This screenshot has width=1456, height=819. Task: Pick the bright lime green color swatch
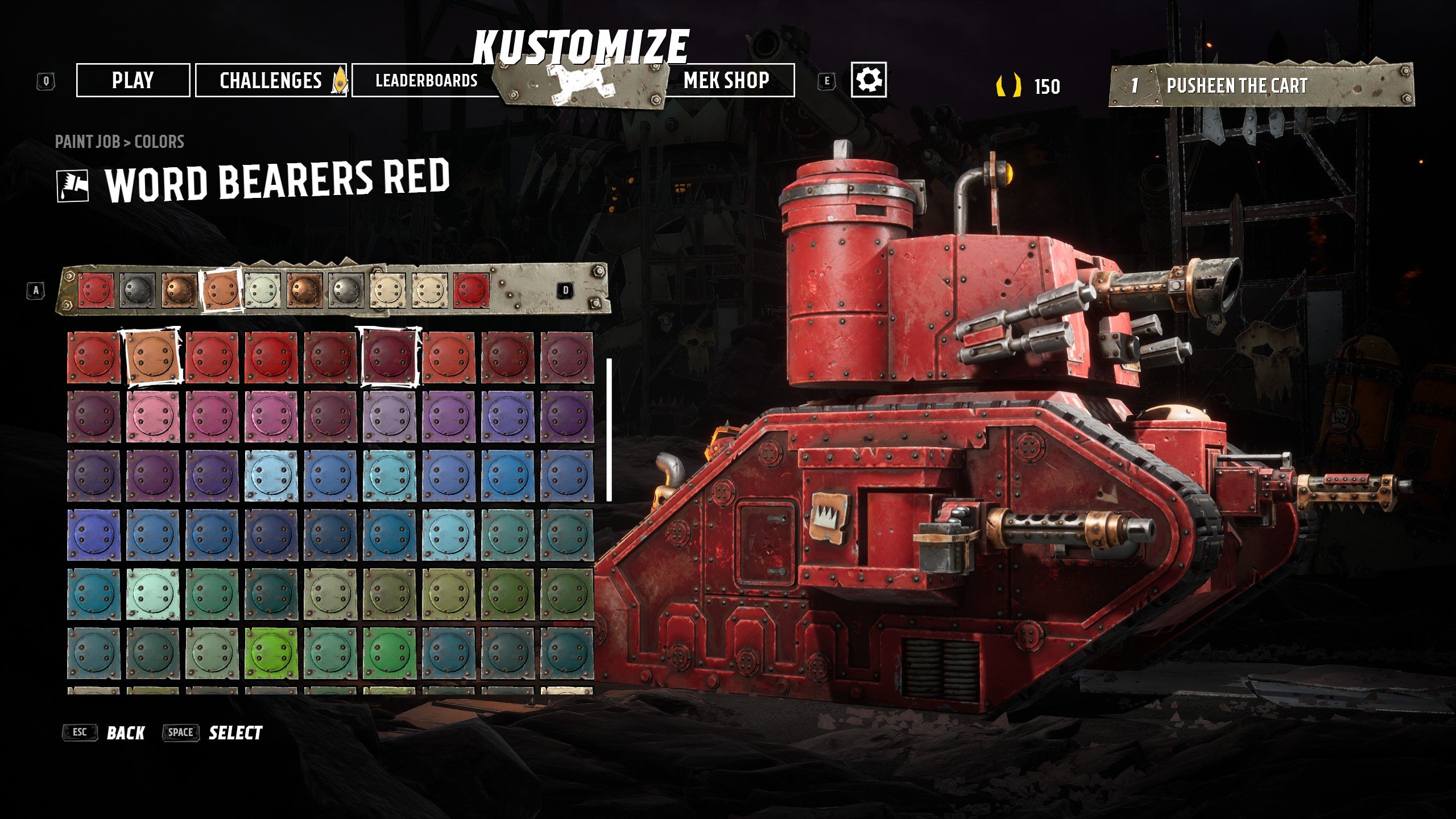point(271,652)
